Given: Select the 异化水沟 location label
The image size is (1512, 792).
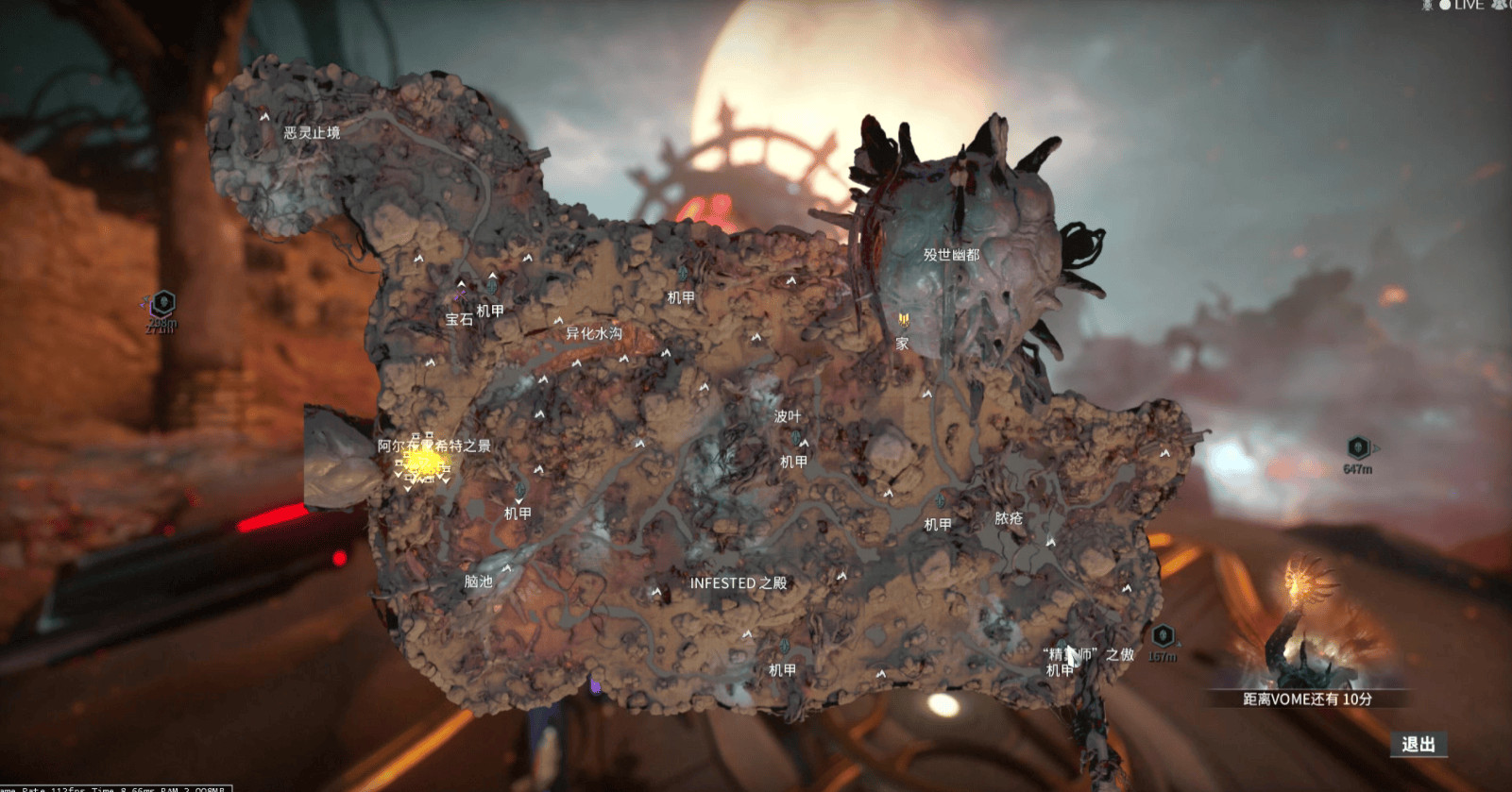Looking at the screenshot, I should tap(593, 333).
